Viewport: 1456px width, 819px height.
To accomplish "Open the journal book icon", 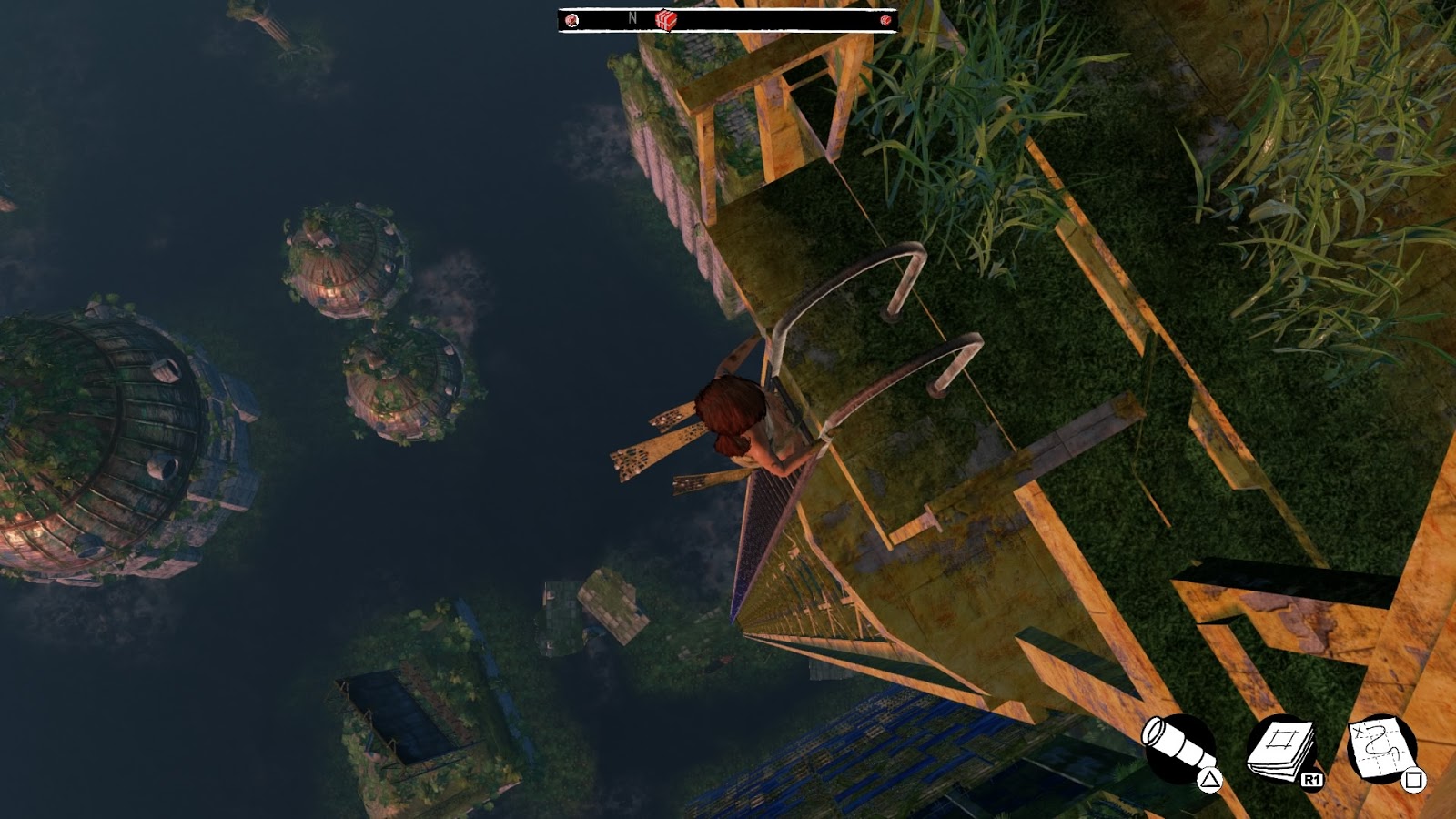I will pyautogui.click(x=1281, y=751).
